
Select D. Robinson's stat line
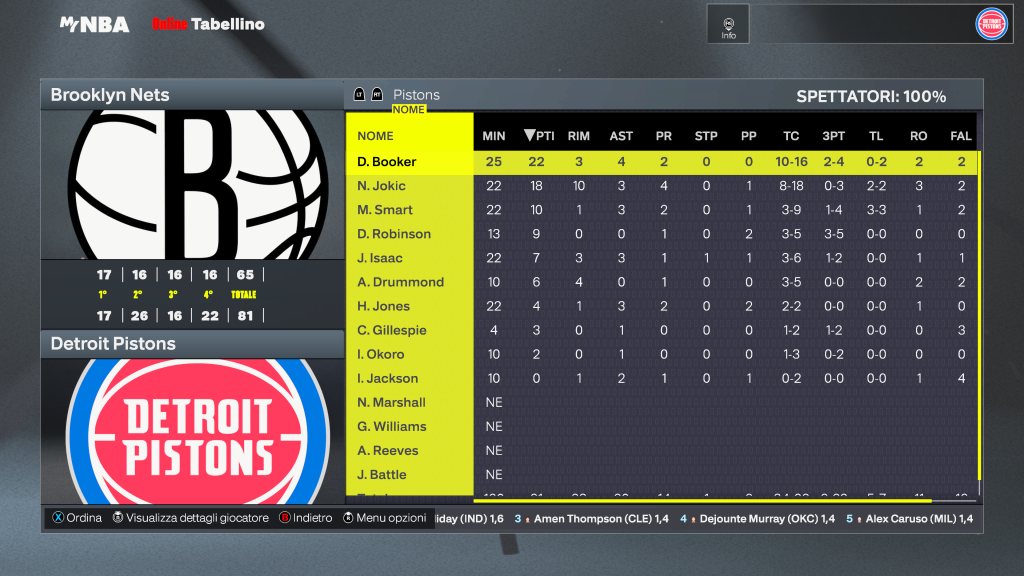click(394, 234)
